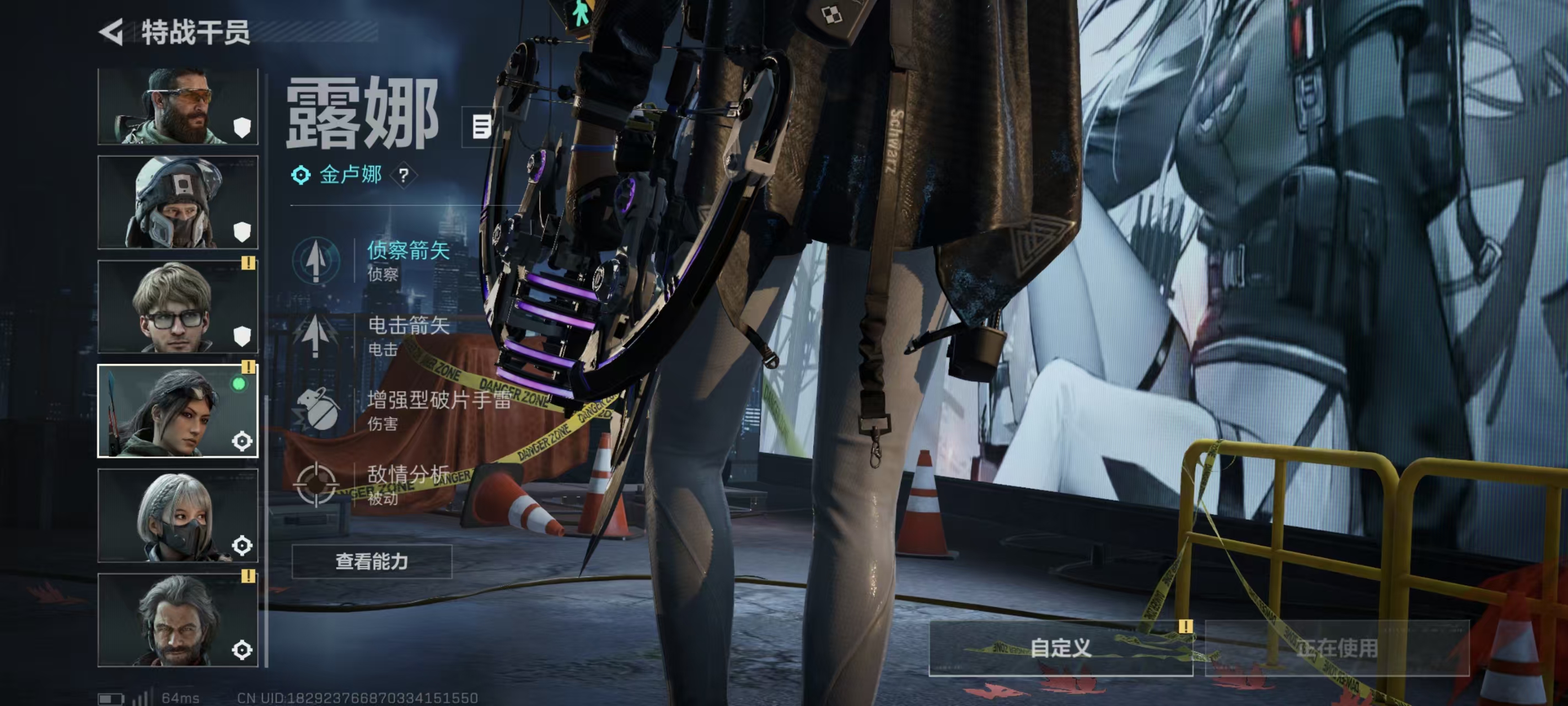Viewport: 1568px width, 706px height.
Task: Click the 正在使用 in-use button
Action: (1336, 648)
